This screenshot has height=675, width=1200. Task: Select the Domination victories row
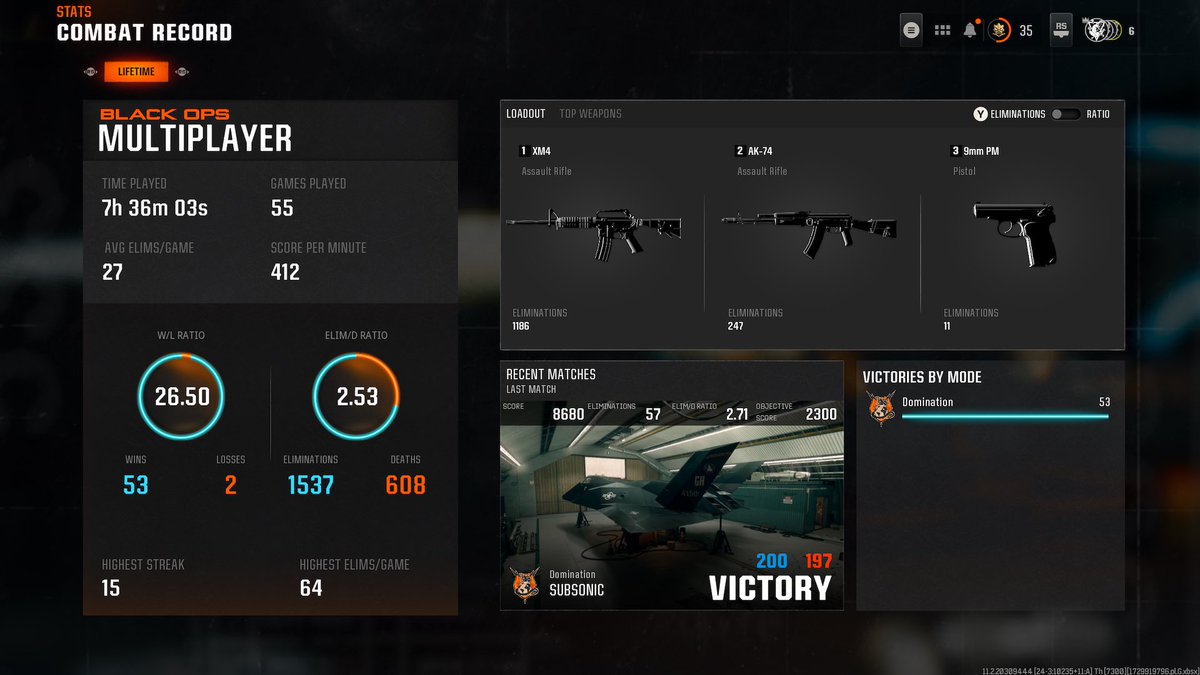tap(990, 408)
